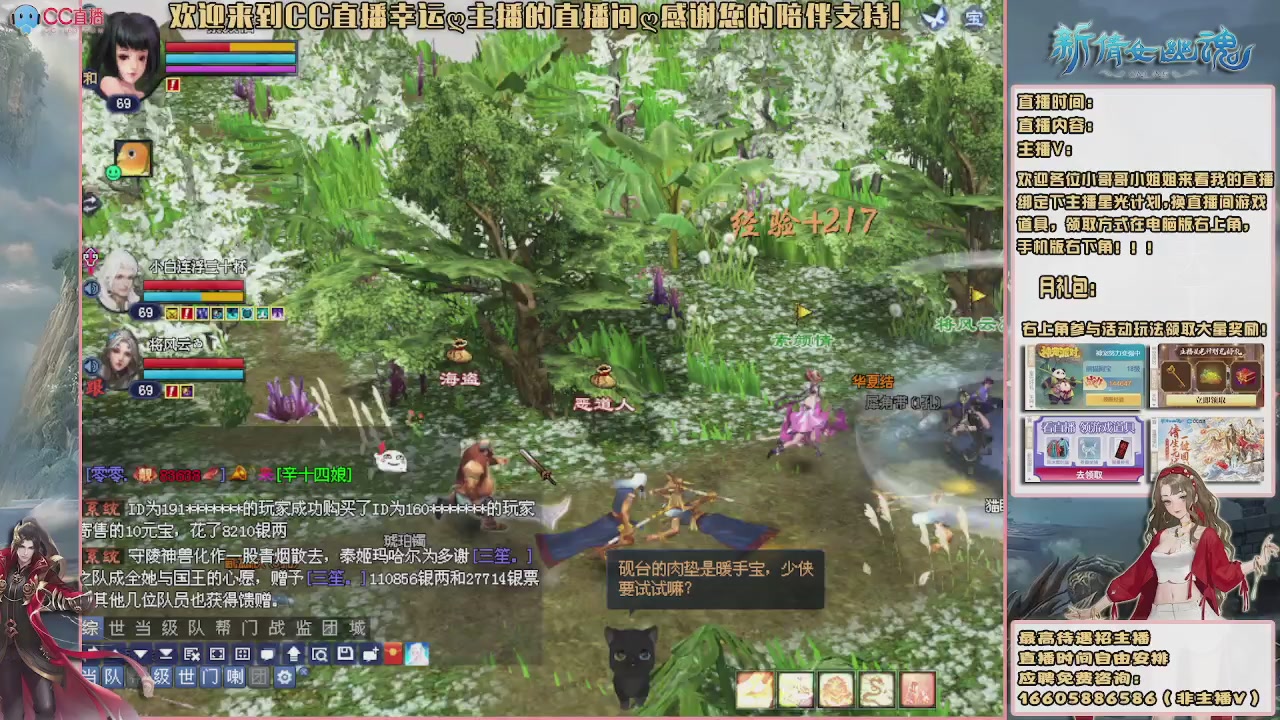The height and width of the screenshot is (720, 1280).
Task: Collapse chat using the double-arrow icon
Action: pos(166,654)
